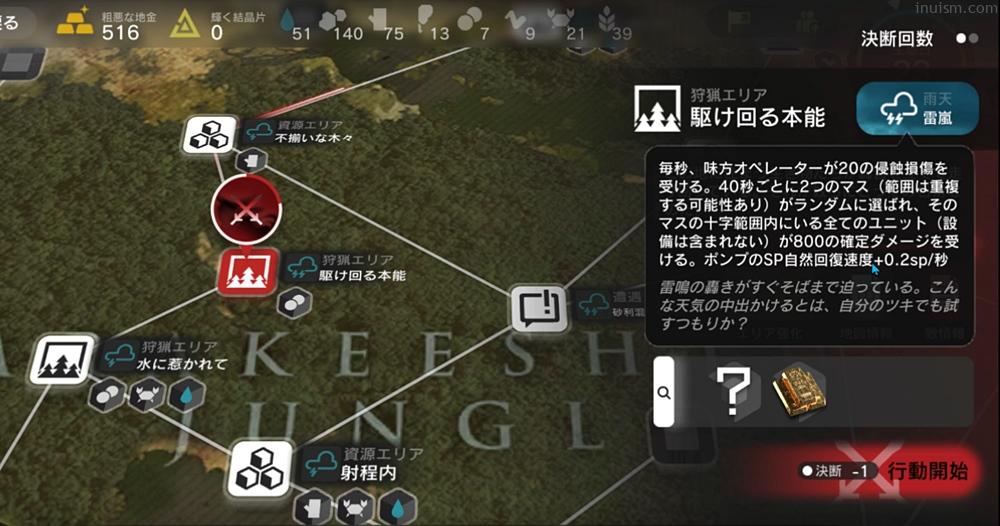Select the golden ingot reward icon
The width and height of the screenshot is (1000, 526).
click(x=799, y=391)
